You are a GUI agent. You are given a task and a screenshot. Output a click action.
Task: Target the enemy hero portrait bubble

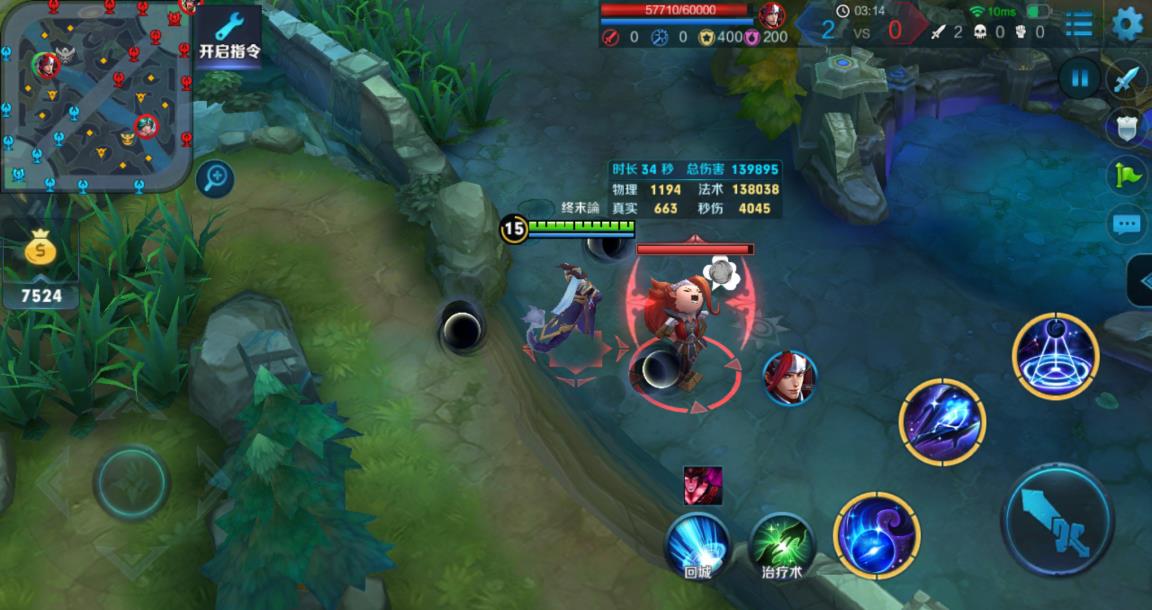click(790, 378)
